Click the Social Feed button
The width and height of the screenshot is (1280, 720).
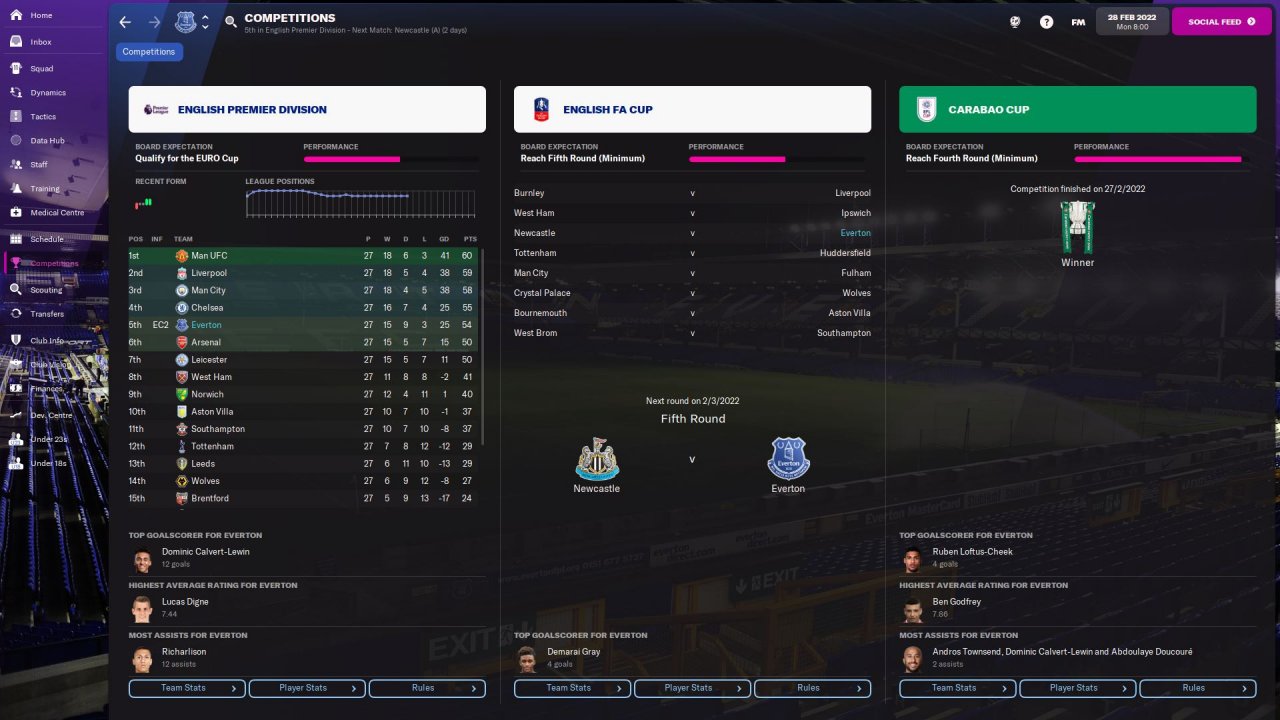1221,21
